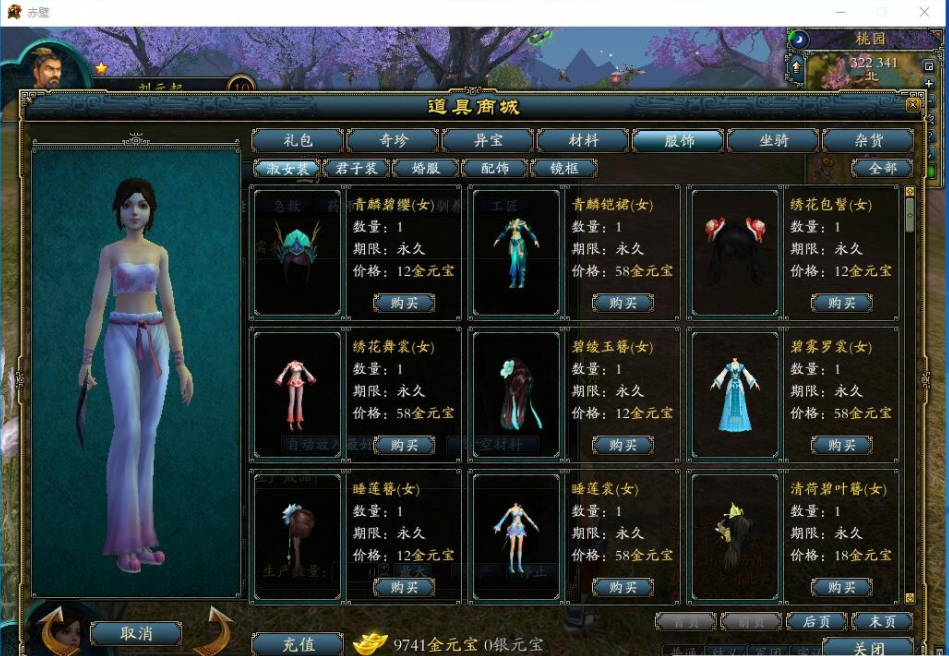
Task: Select the 婚服 sub-category
Action: click(x=425, y=169)
